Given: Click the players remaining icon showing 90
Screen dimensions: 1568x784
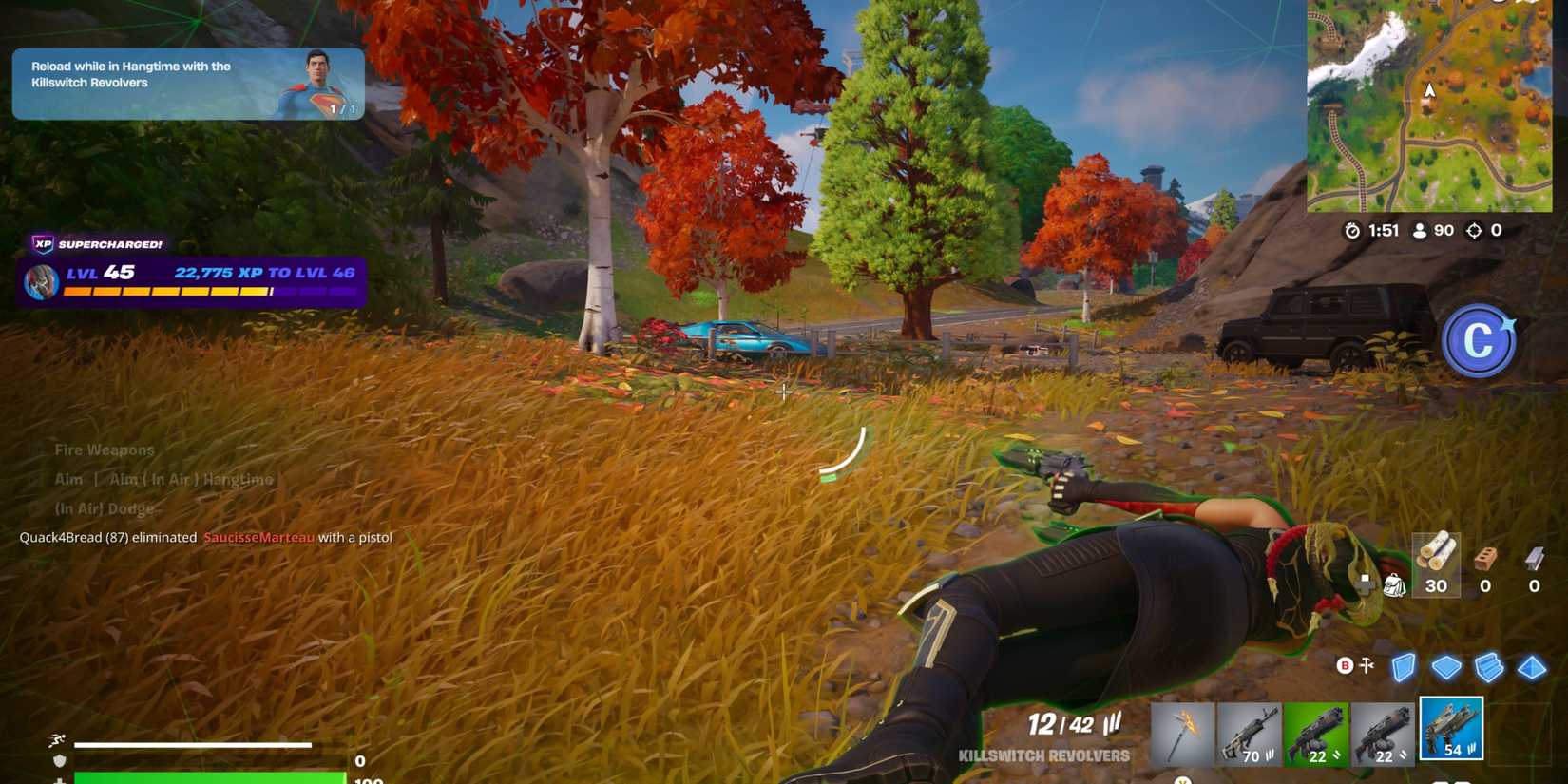Looking at the screenshot, I should (x=1420, y=230).
